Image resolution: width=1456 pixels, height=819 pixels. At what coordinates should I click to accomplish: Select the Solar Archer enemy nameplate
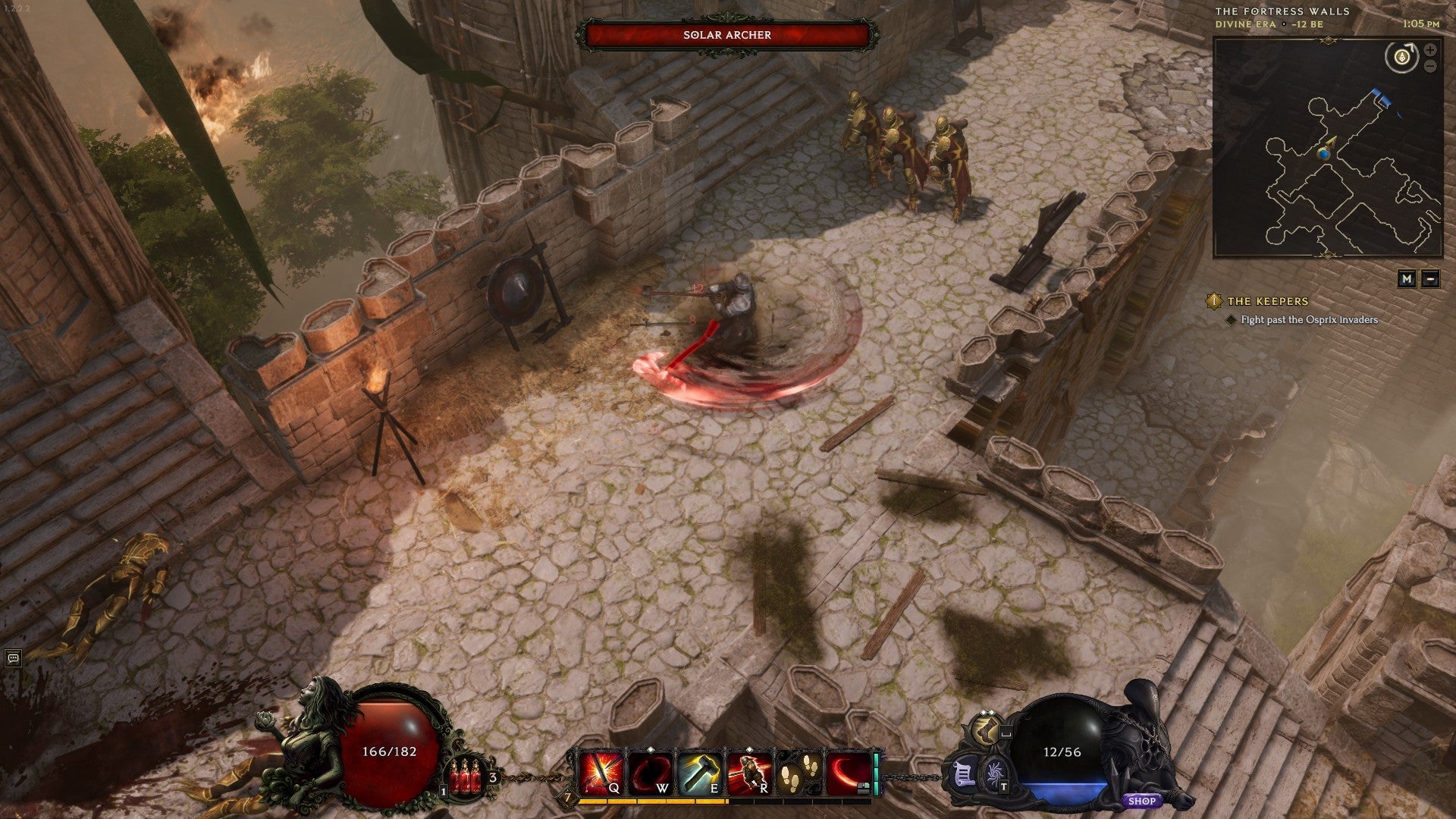click(x=727, y=34)
